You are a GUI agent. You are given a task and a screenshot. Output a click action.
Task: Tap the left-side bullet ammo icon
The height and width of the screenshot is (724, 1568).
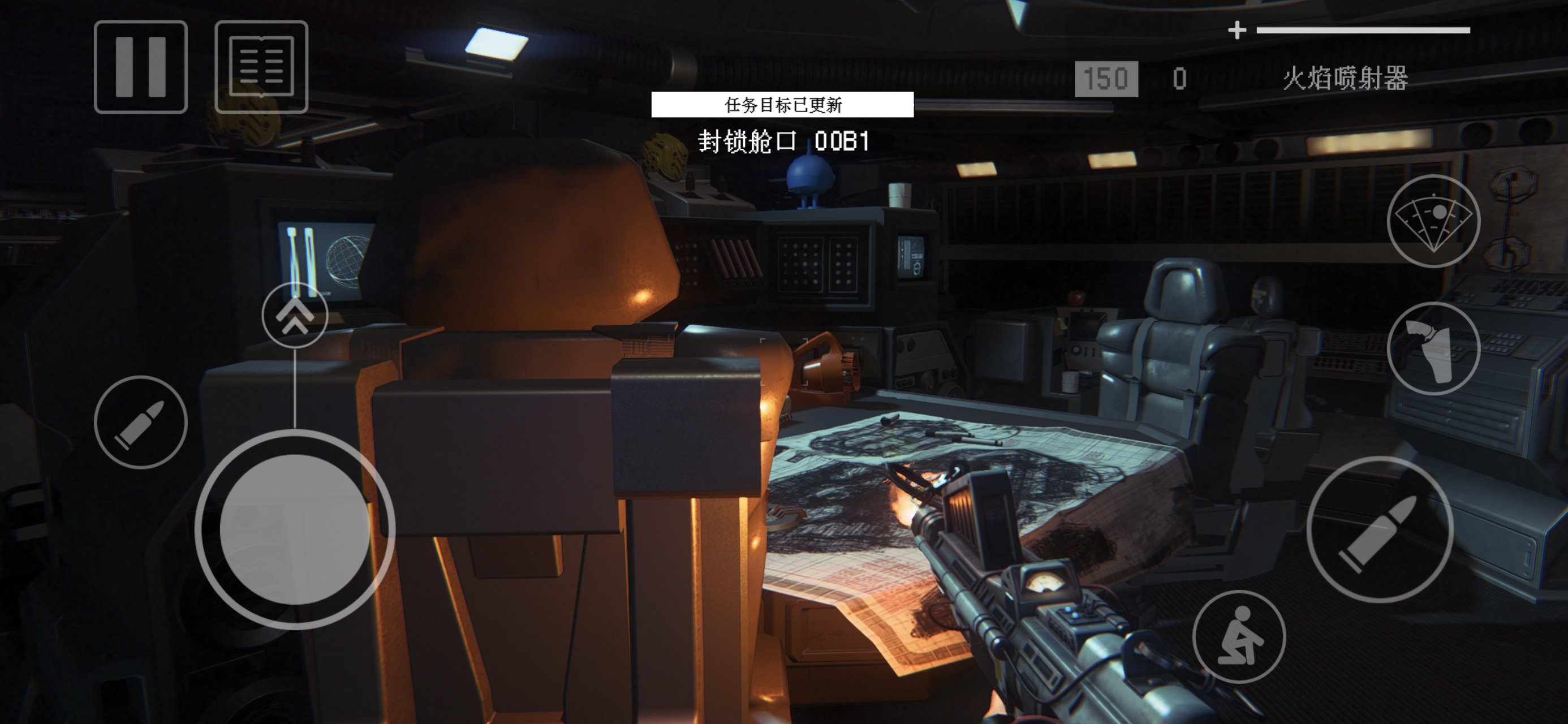pos(139,421)
